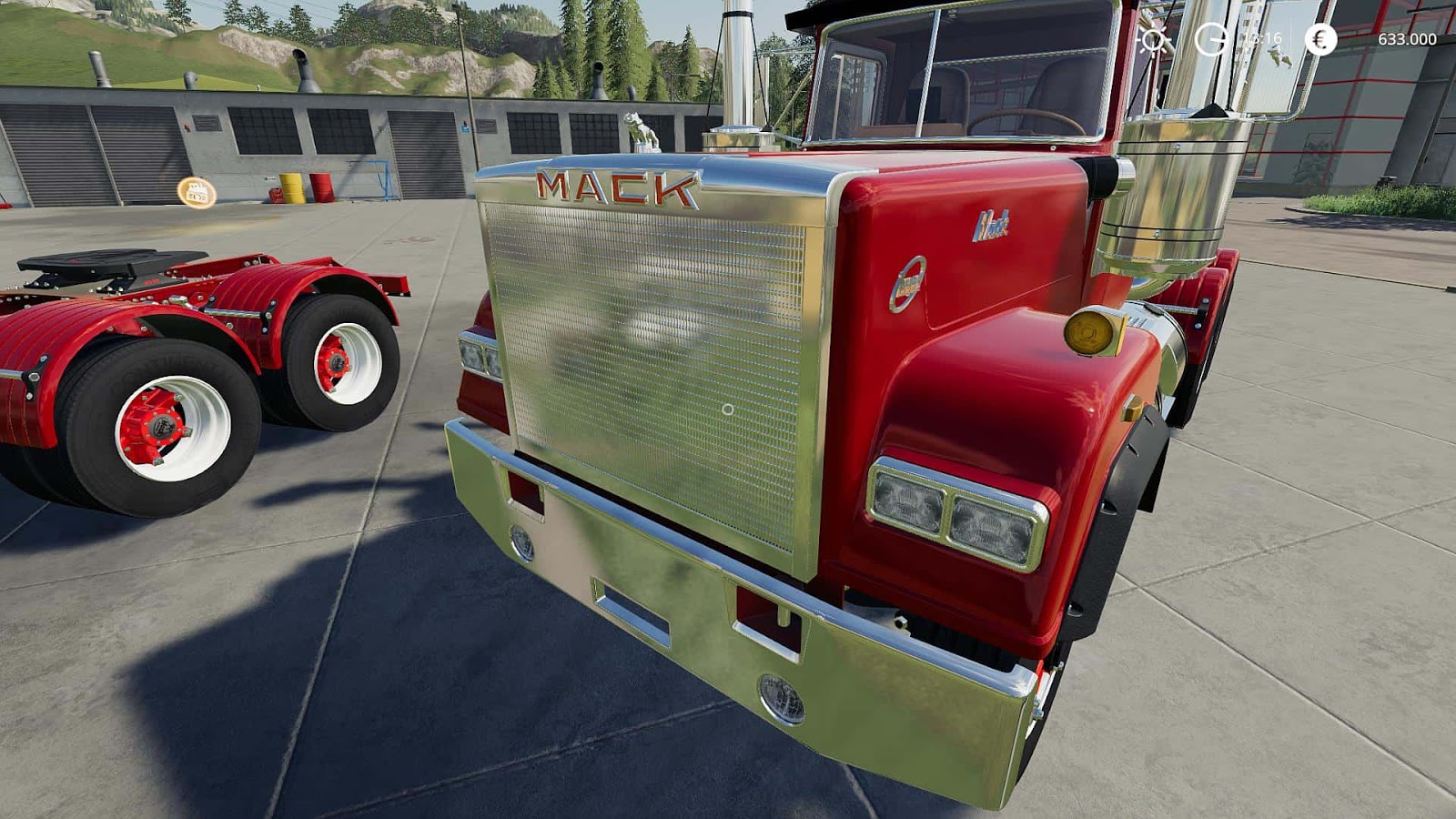Click the red jerry can beside the barrels
The width and height of the screenshot is (1456, 819).
click(x=277, y=195)
